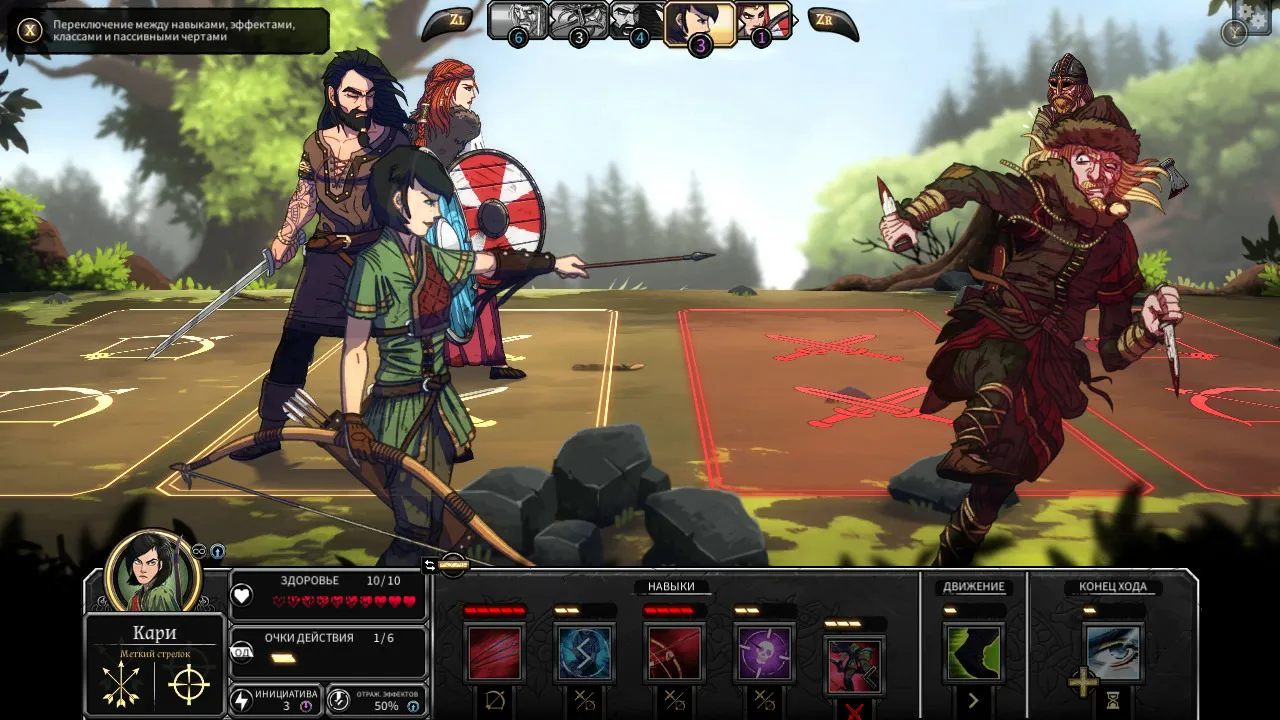Activate the green boot movement ability
Image resolution: width=1280 pixels, height=720 pixels.
point(973,653)
